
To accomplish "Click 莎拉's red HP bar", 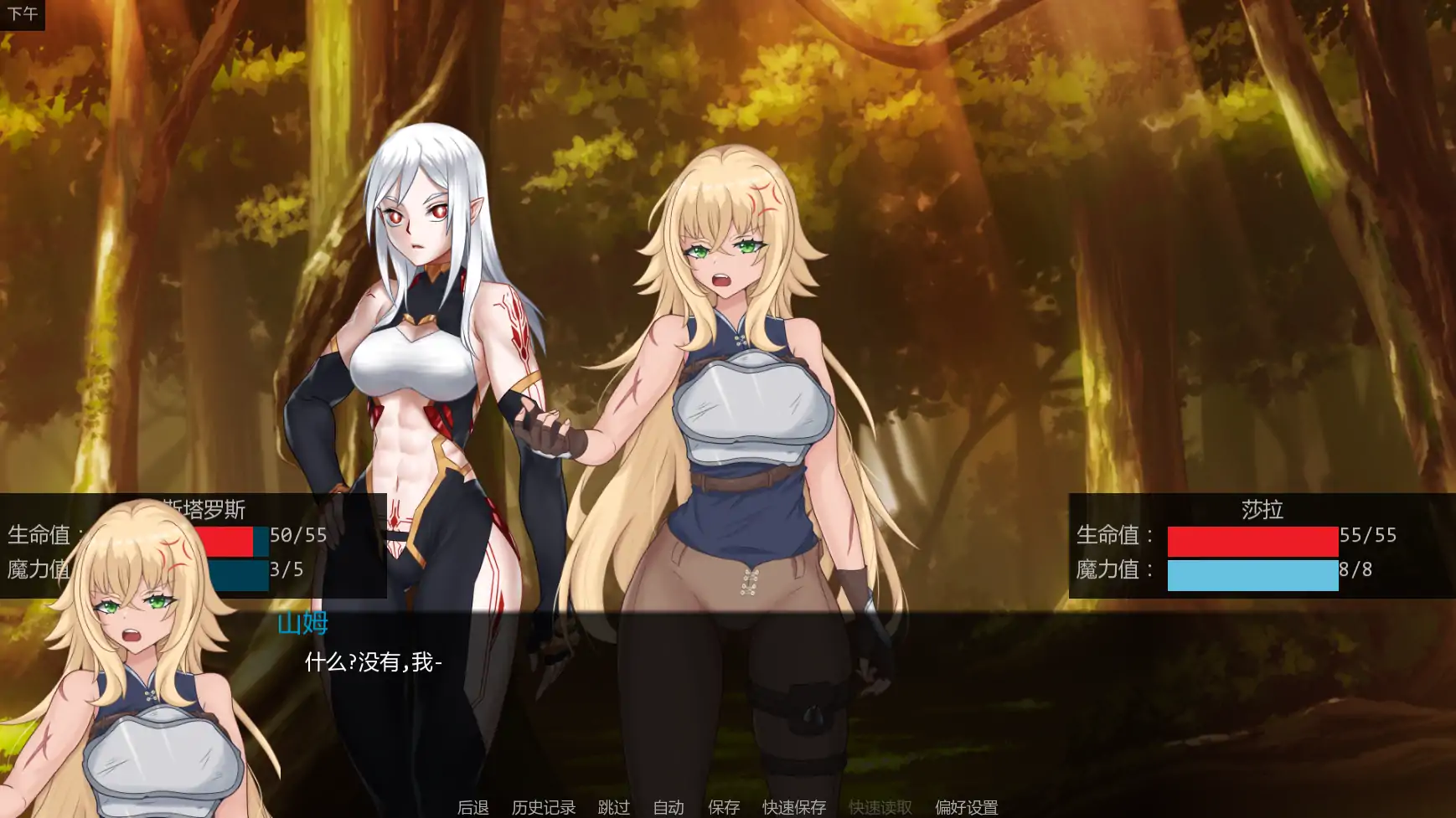I will point(1252,542).
